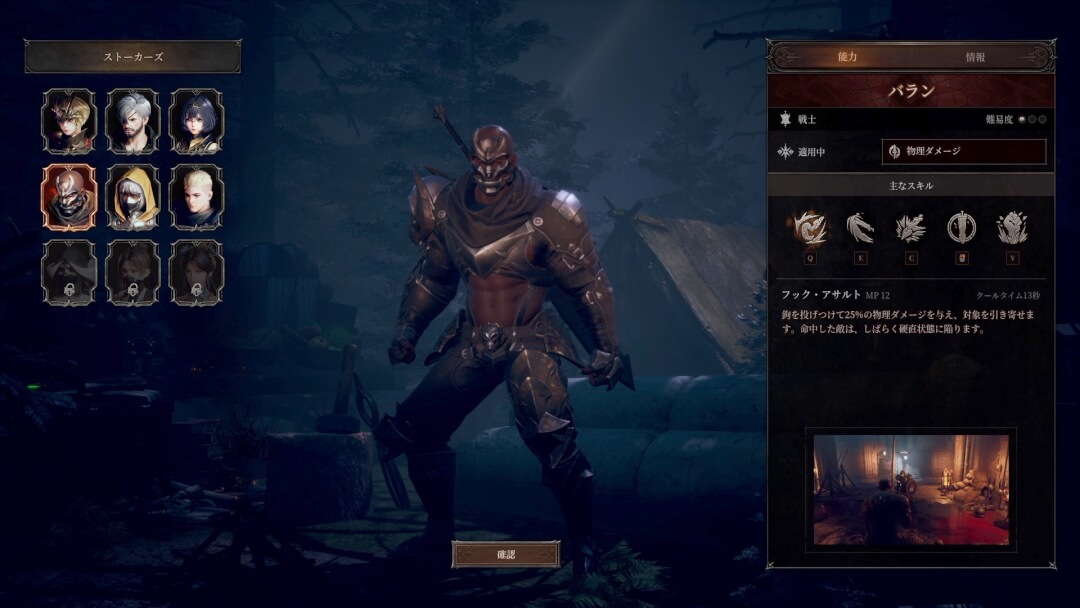The image size is (1080, 608).
Task: View the swooping slash skill above E
Action: [860, 228]
